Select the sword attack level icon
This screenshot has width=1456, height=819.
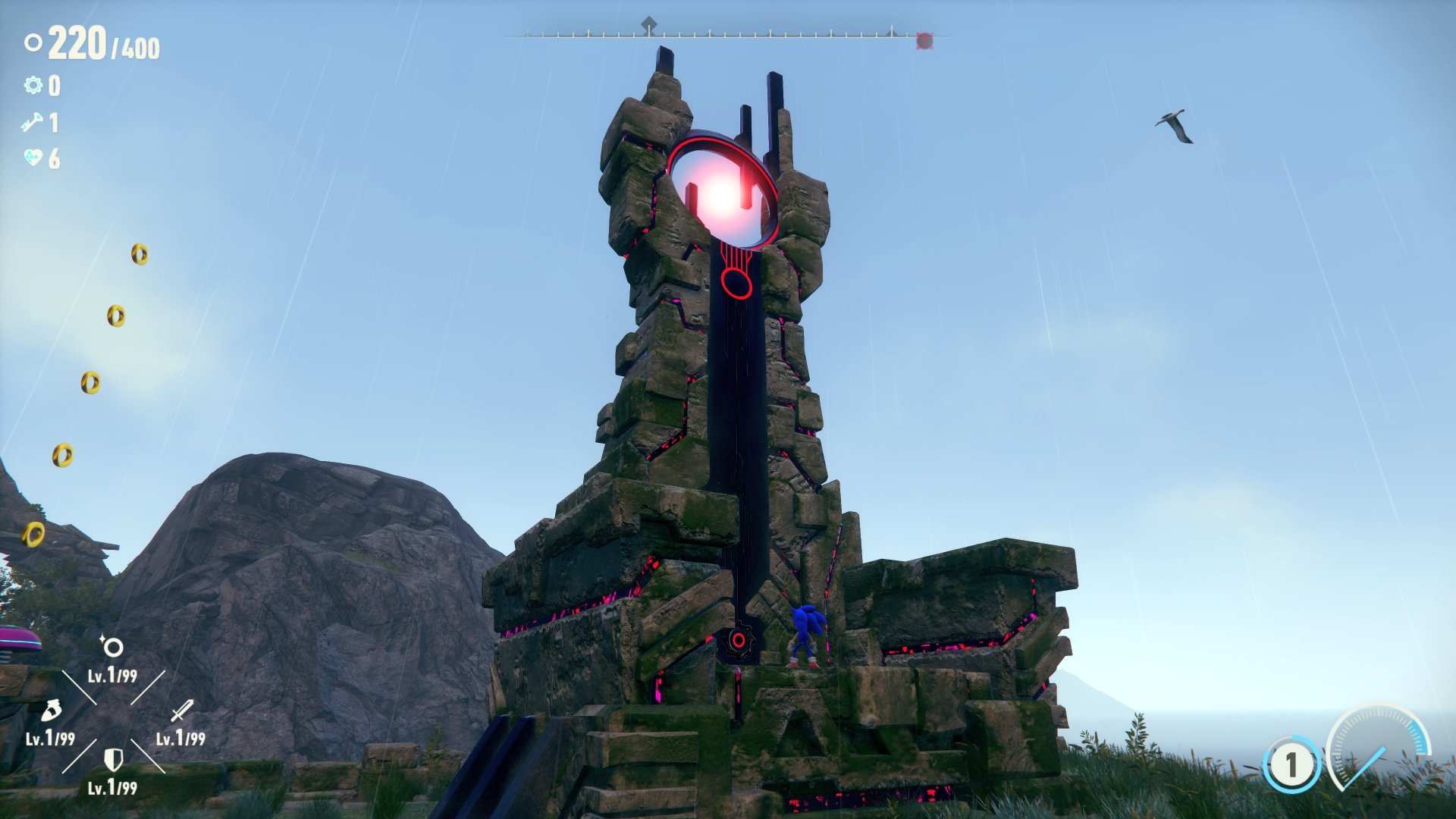tap(181, 711)
